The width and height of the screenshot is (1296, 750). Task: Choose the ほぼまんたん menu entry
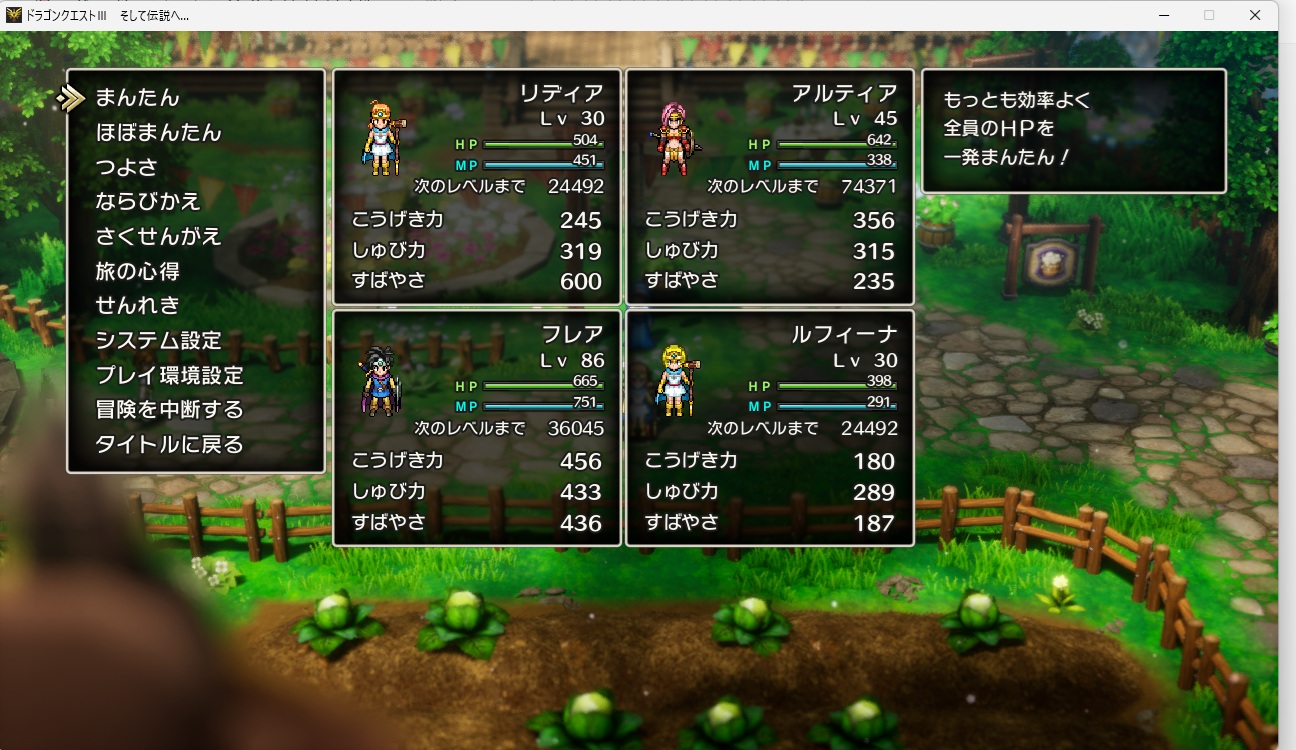coord(158,132)
